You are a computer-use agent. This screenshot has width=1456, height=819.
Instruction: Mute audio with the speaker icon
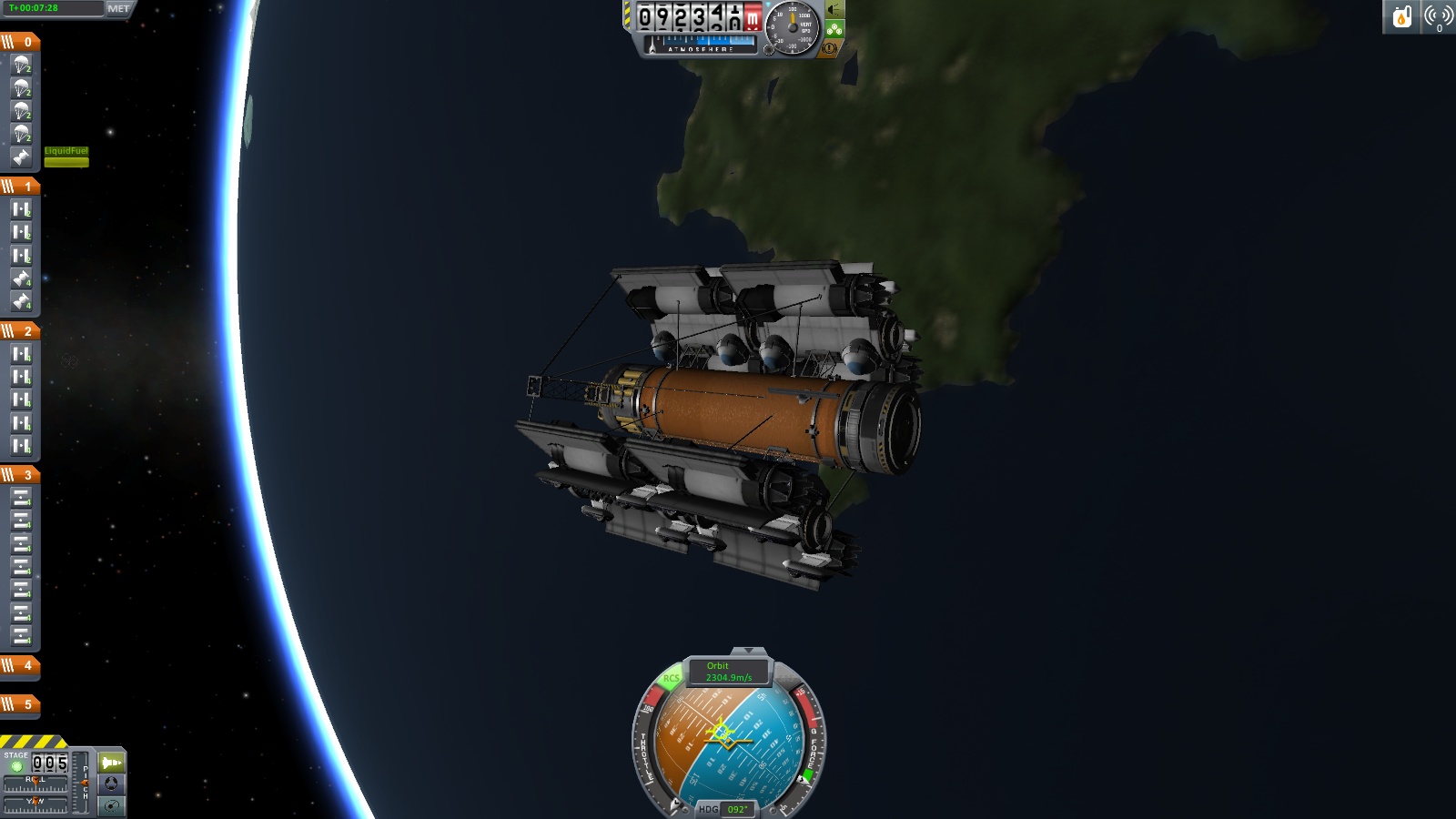[x=833, y=9]
